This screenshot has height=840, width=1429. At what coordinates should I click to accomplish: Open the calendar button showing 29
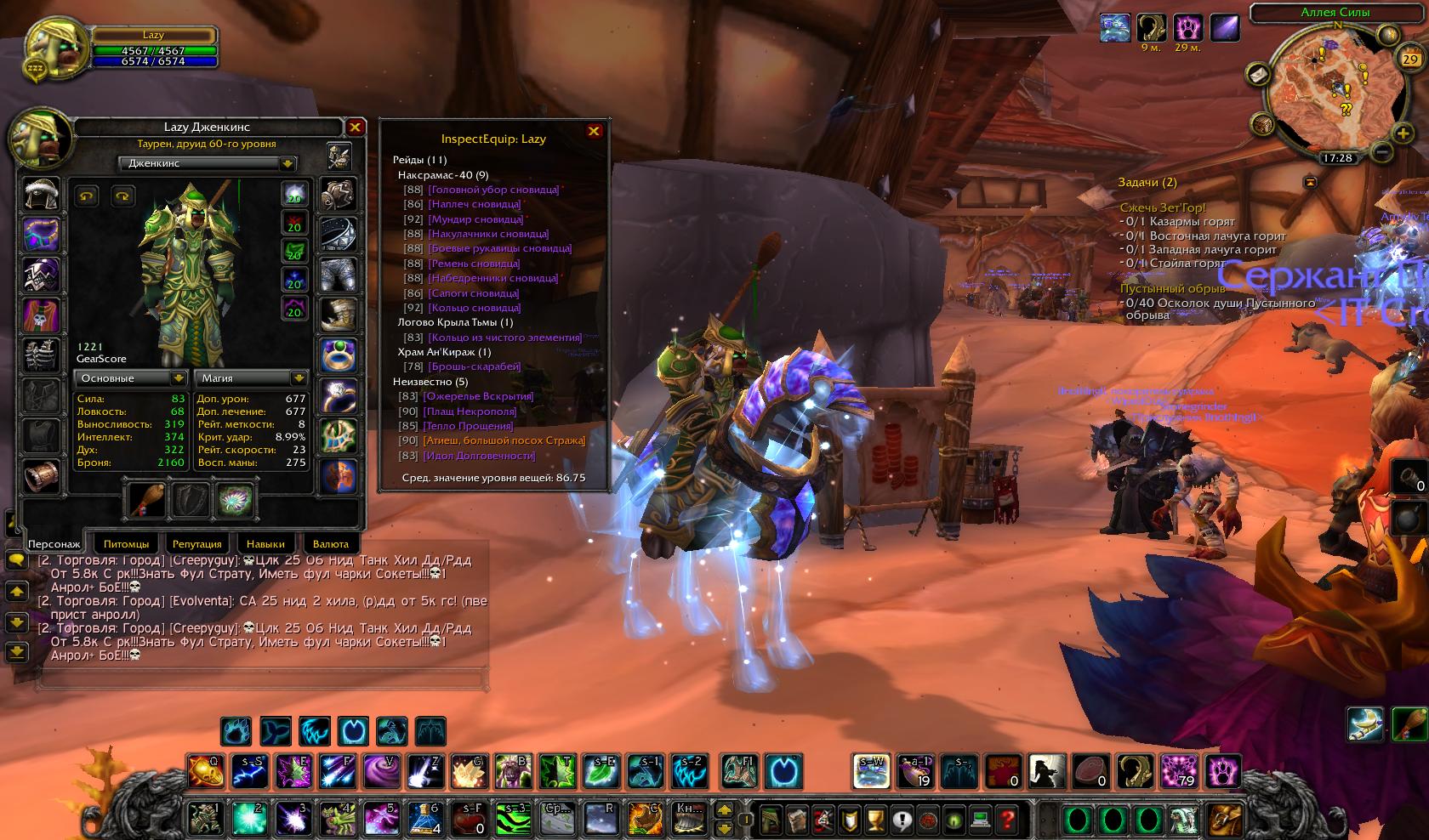1410,60
